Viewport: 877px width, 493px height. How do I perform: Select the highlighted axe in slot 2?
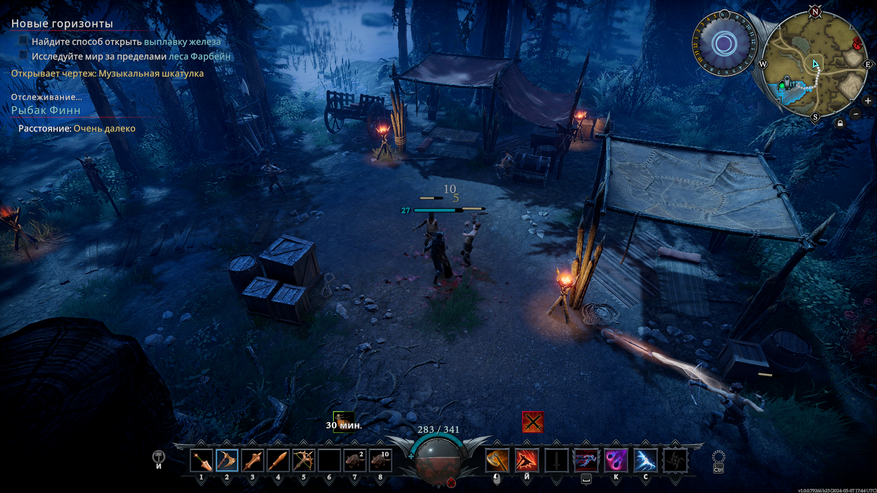[227, 460]
